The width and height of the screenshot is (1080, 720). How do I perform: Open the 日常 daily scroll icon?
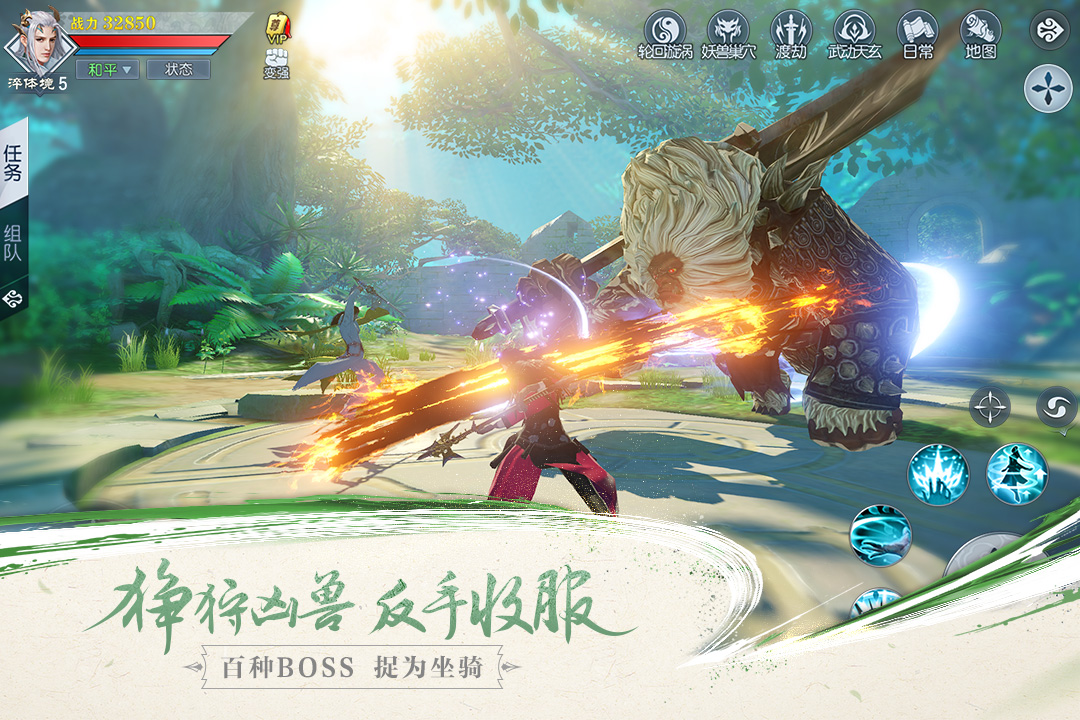coord(917,34)
